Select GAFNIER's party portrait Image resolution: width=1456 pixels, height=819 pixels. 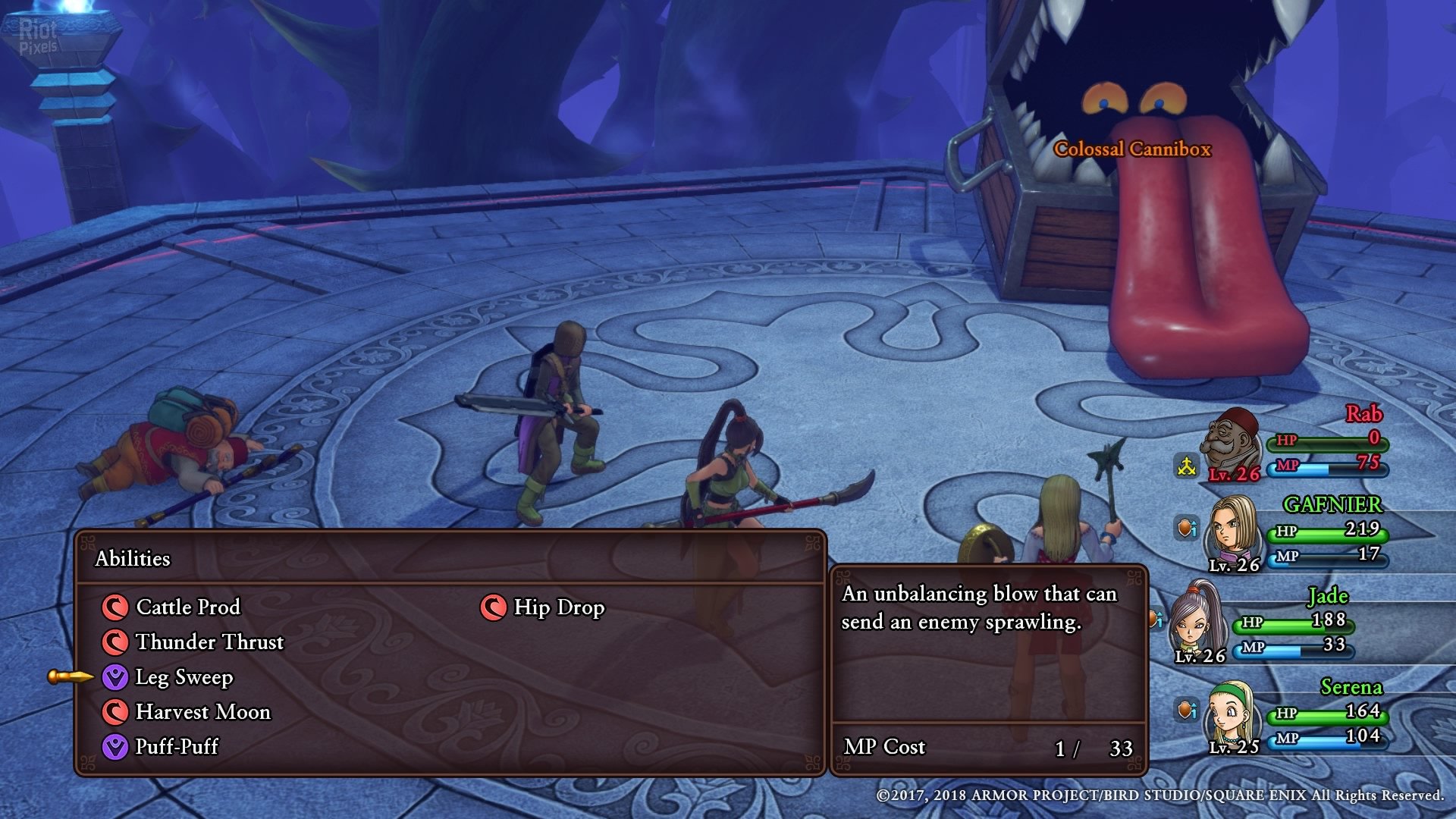[x=1233, y=531]
